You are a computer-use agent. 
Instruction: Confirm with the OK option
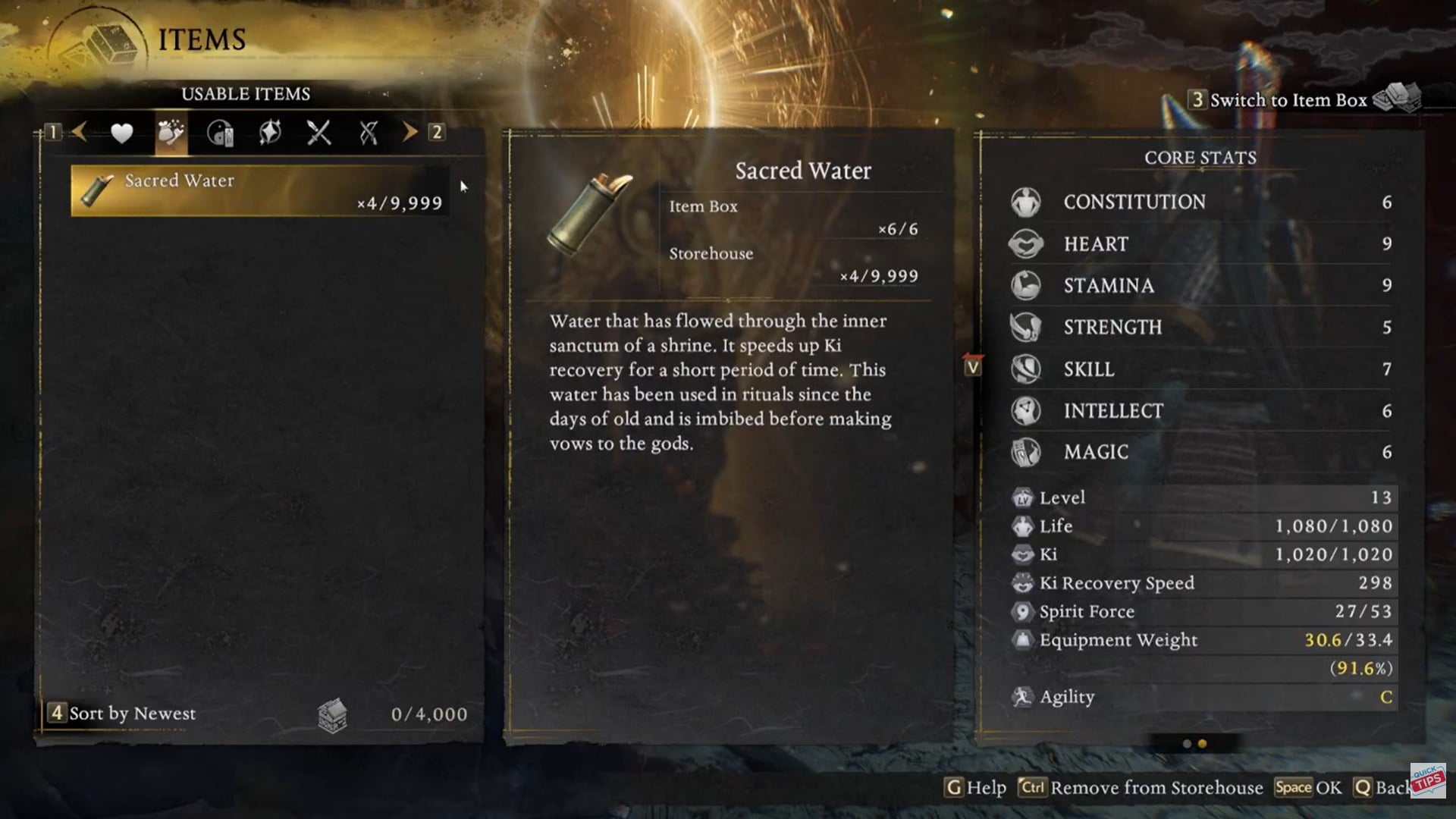(x=1308, y=788)
